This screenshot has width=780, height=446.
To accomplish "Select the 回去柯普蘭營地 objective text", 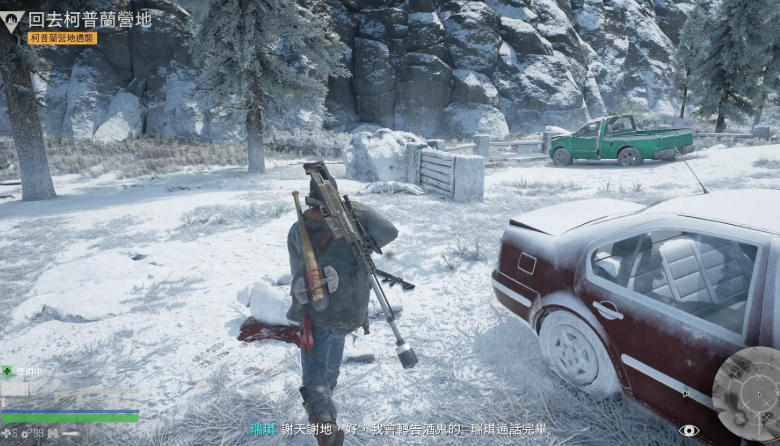I will (x=88, y=19).
